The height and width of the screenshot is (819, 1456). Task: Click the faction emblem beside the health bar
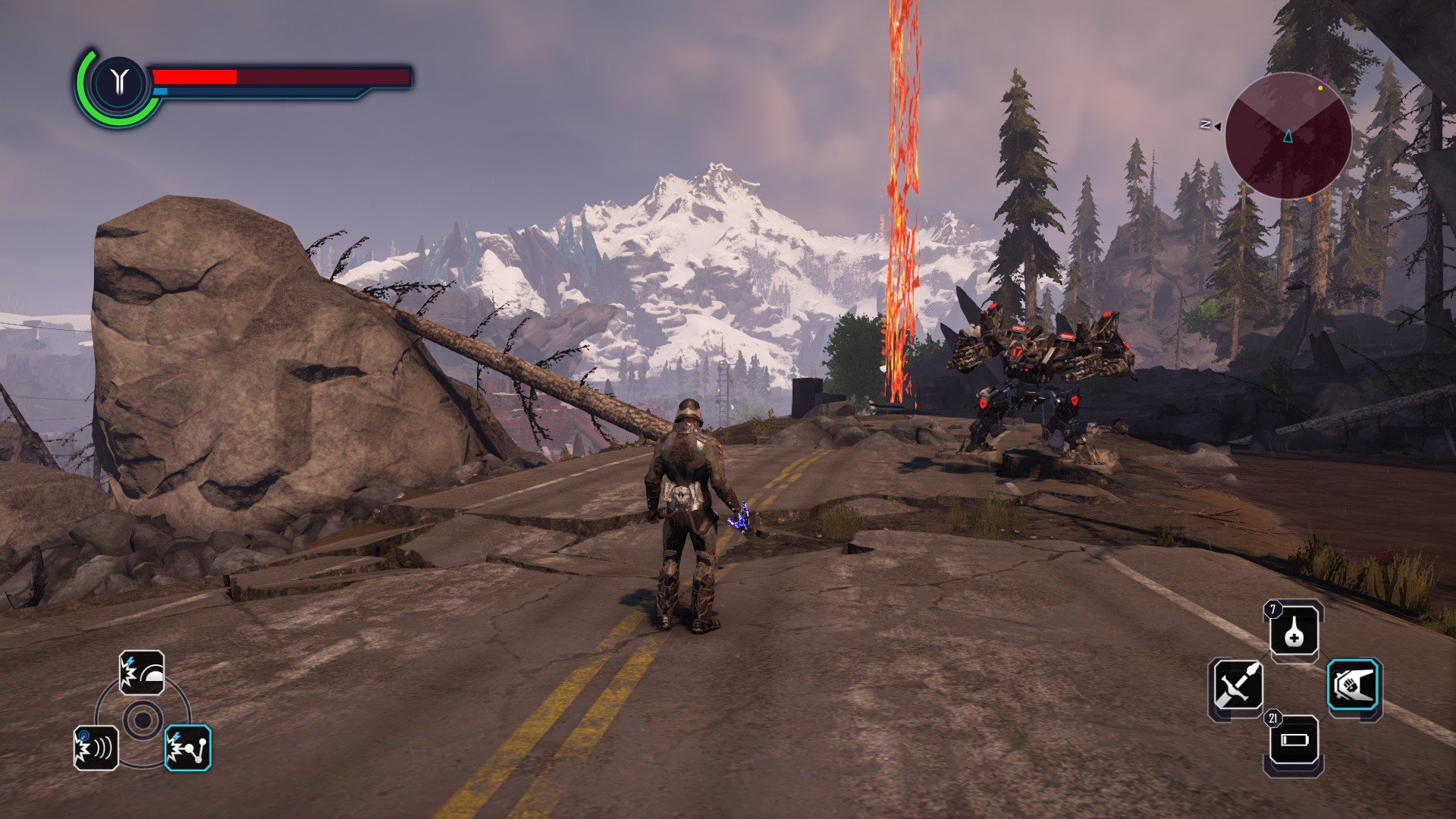pos(118,82)
